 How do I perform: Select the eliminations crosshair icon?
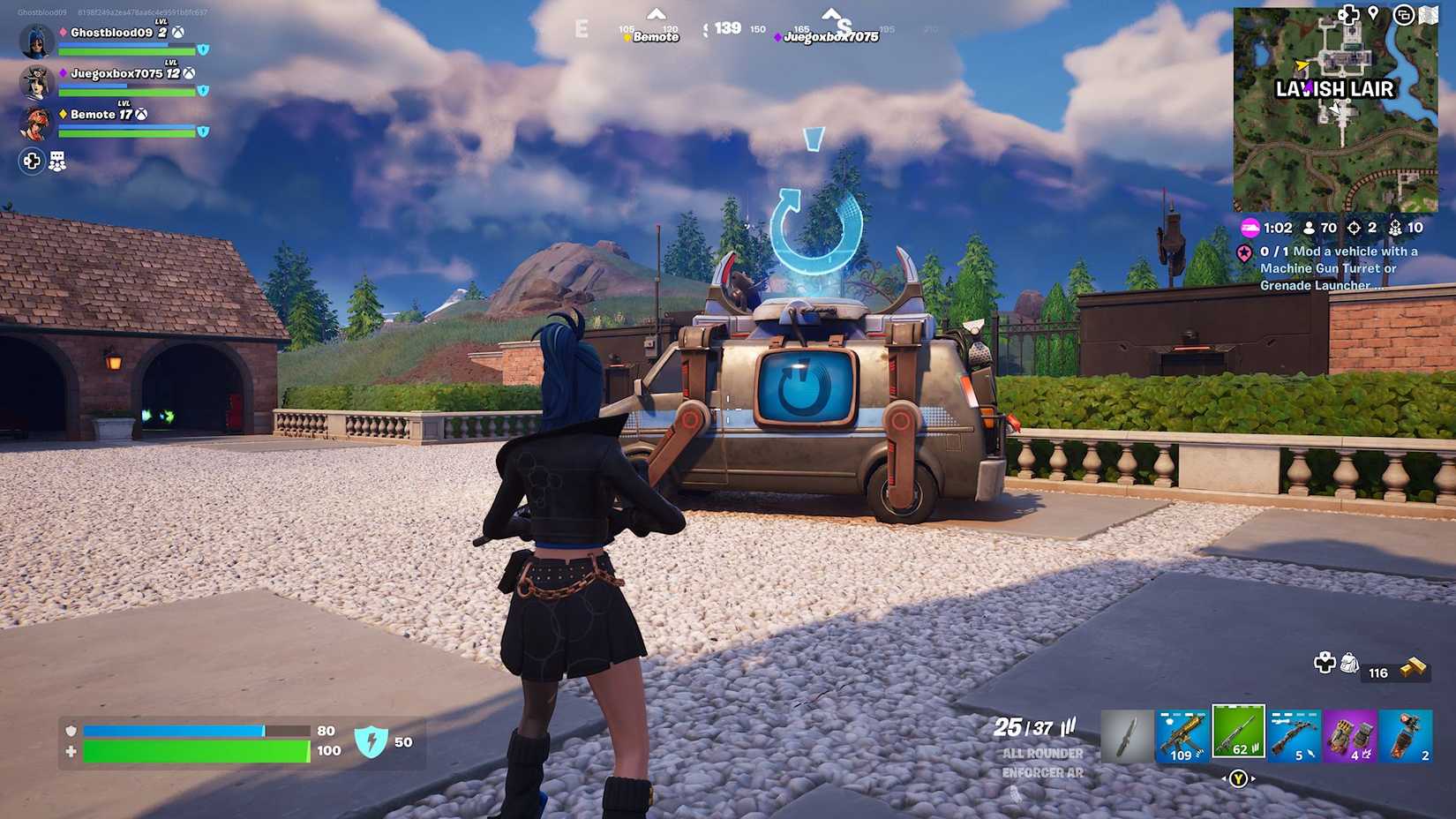[1356, 227]
